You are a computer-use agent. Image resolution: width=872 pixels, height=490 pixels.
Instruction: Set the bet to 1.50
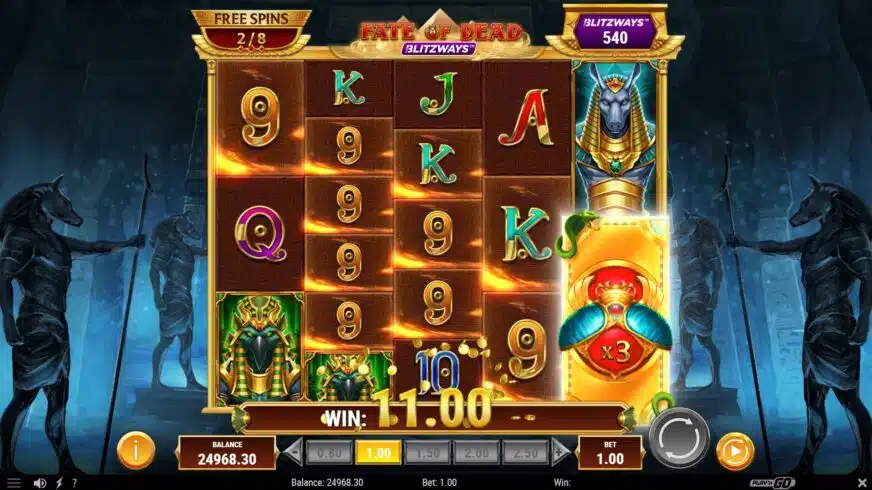[427, 452]
